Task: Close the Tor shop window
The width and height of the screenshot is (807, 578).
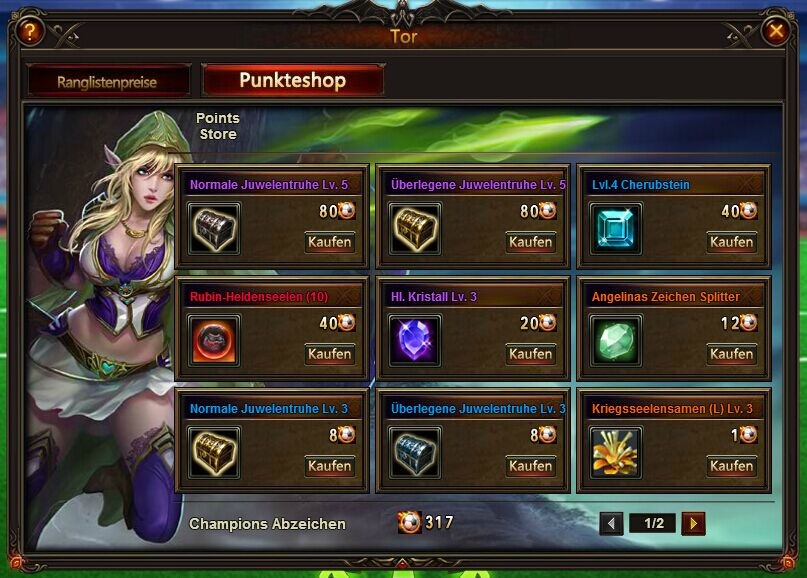Action: pos(775,31)
